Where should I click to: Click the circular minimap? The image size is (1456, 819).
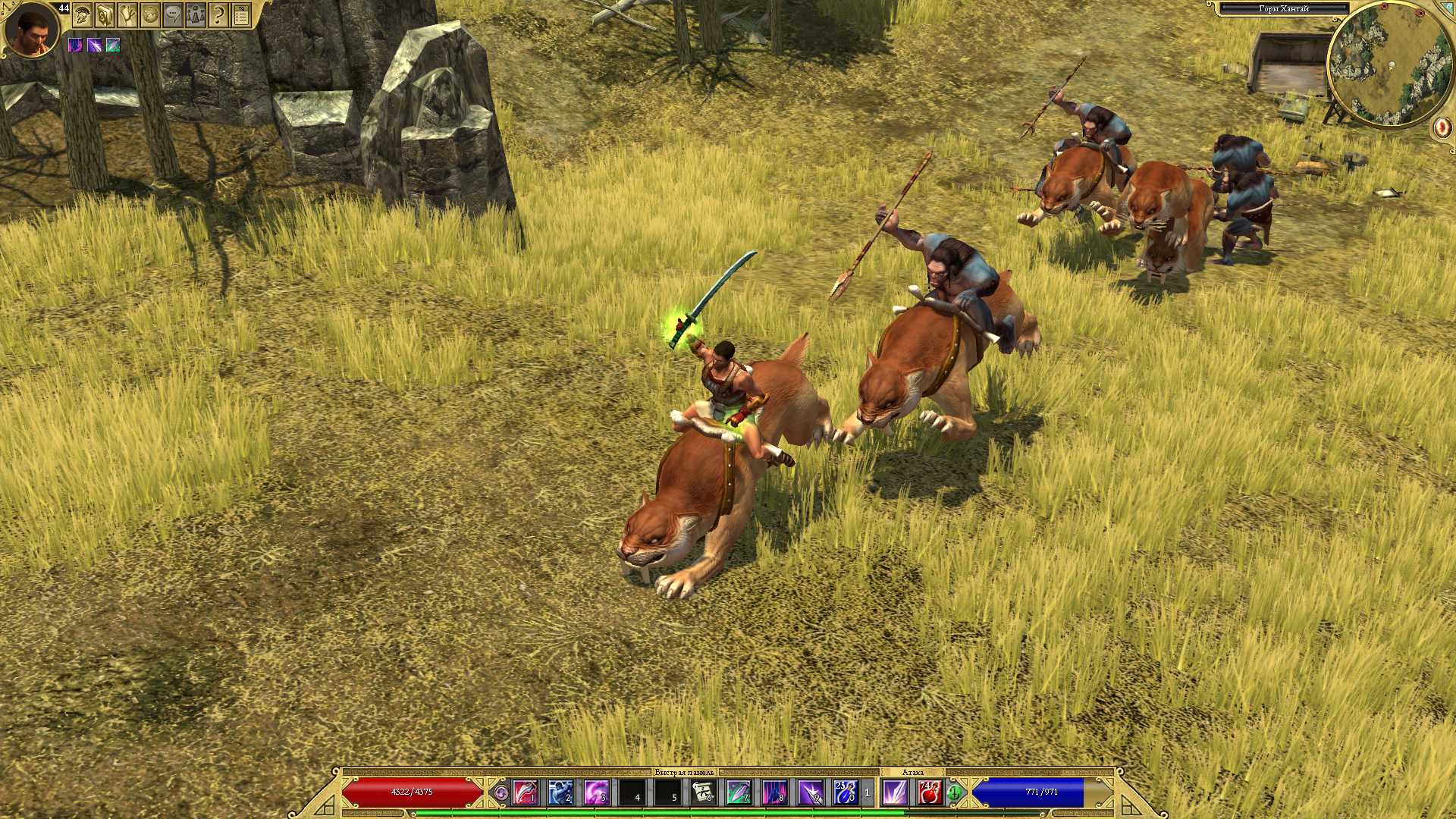pos(1389,64)
